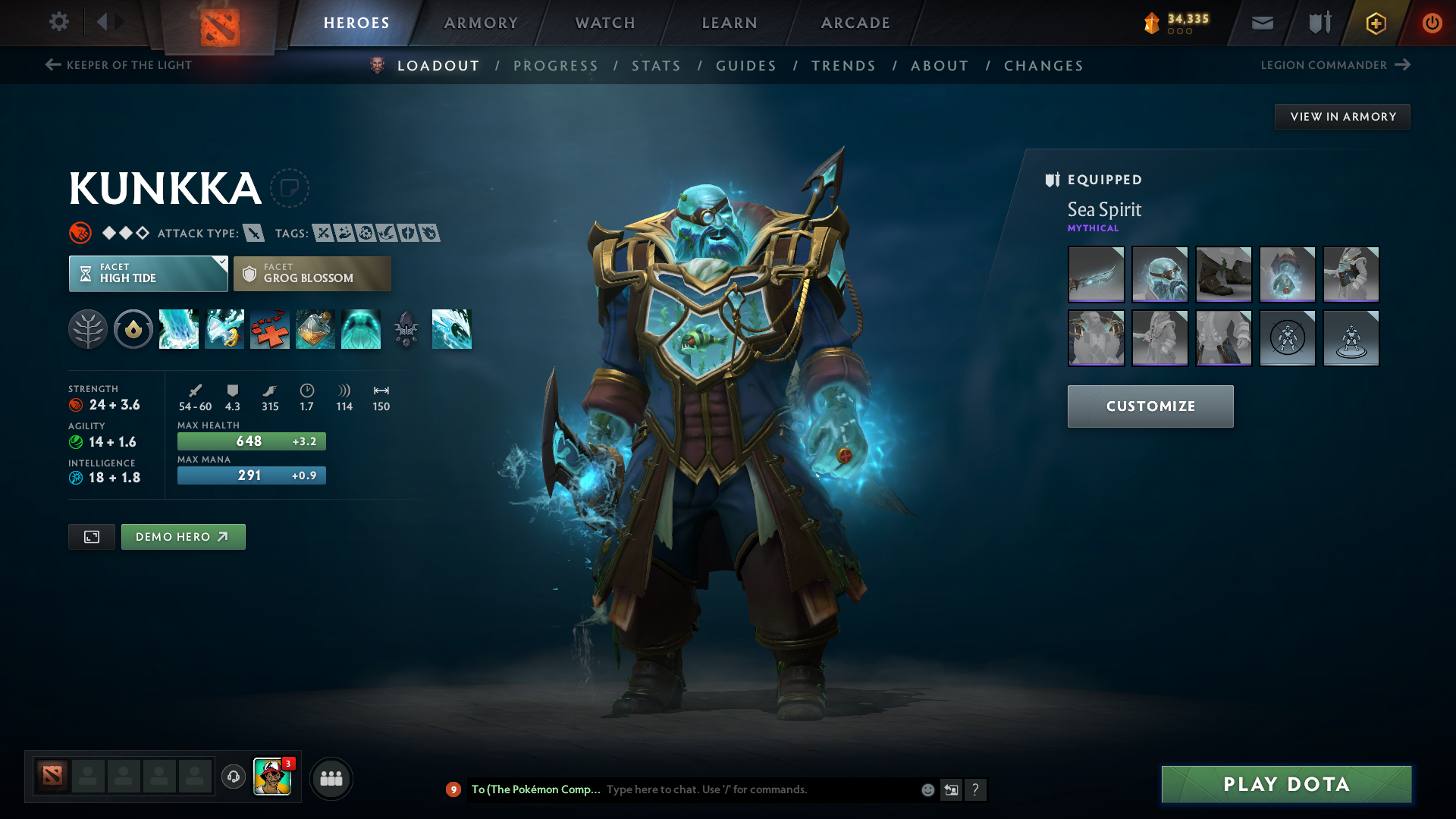Image resolution: width=1456 pixels, height=819 pixels.
Task: Toggle fullscreen hero preview icon
Action: click(91, 536)
